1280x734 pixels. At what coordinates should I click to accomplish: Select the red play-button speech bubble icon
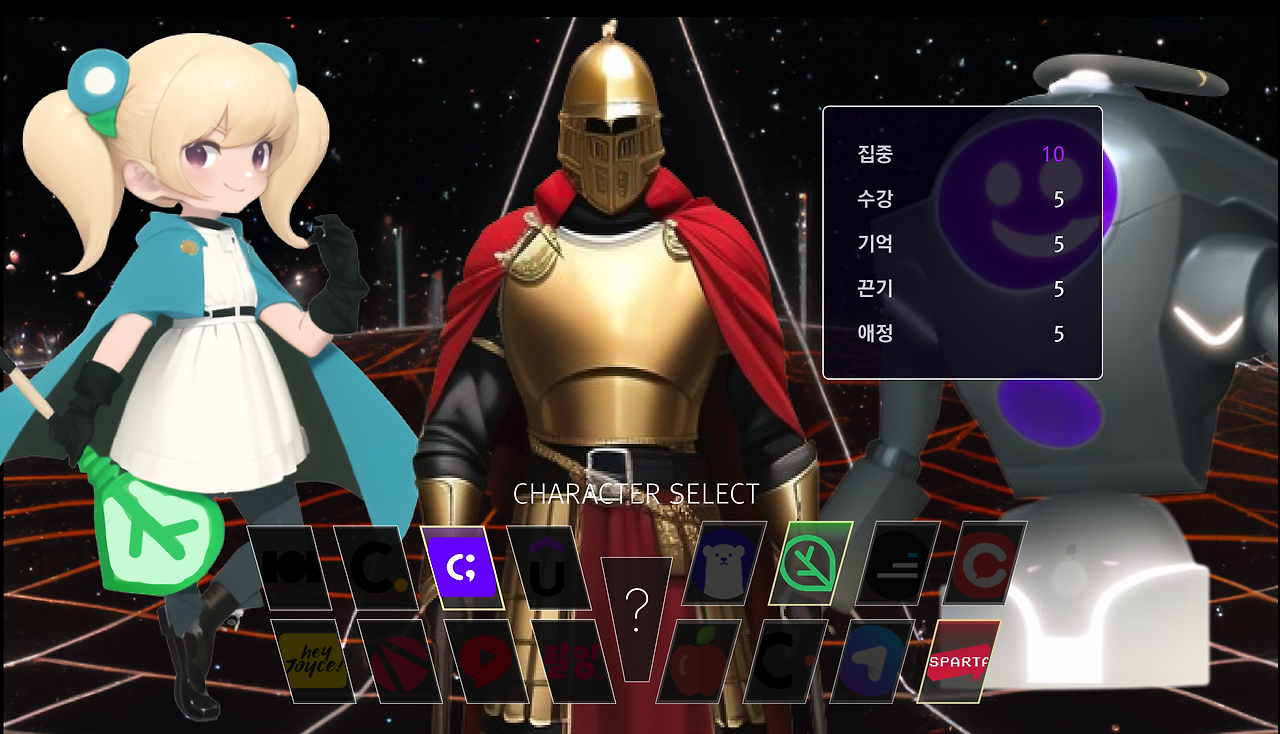[482, 660]
